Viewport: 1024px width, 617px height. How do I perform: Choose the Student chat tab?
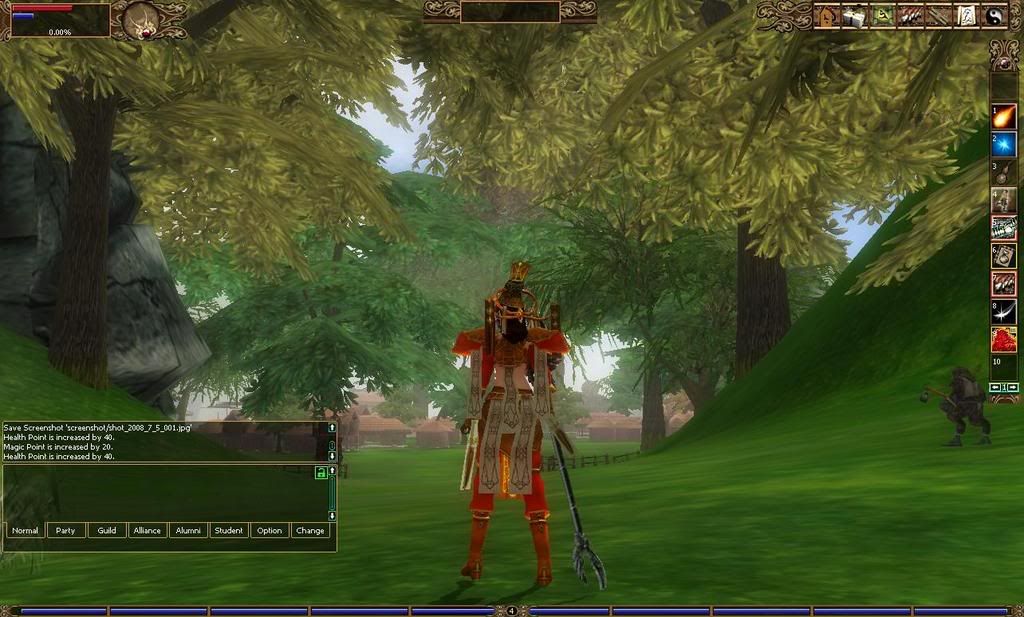click(x=229, y=530)
